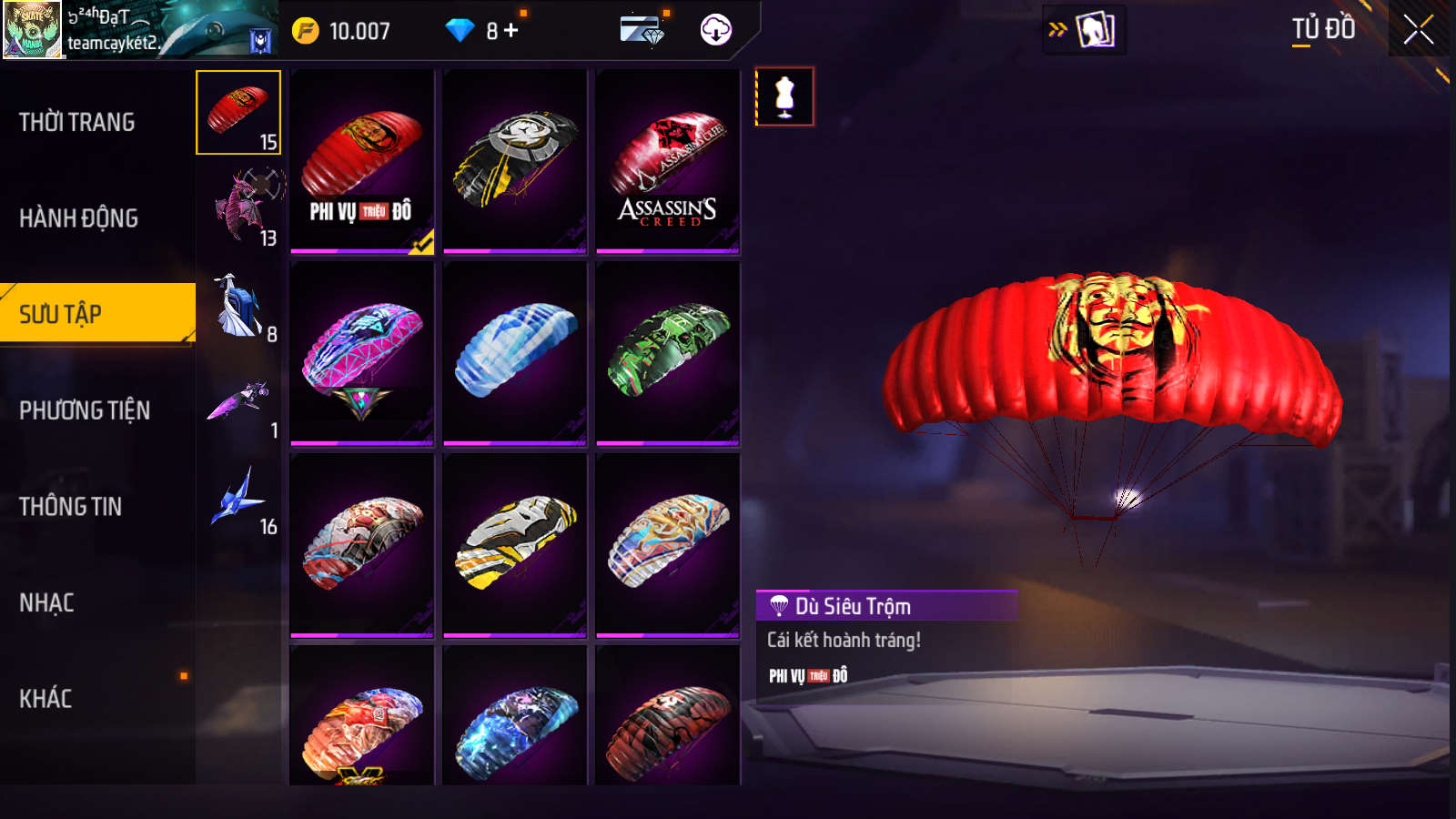Click the player avatar profile picture
This screenshot has width=1456, height=819.
[x=33, y=30]
